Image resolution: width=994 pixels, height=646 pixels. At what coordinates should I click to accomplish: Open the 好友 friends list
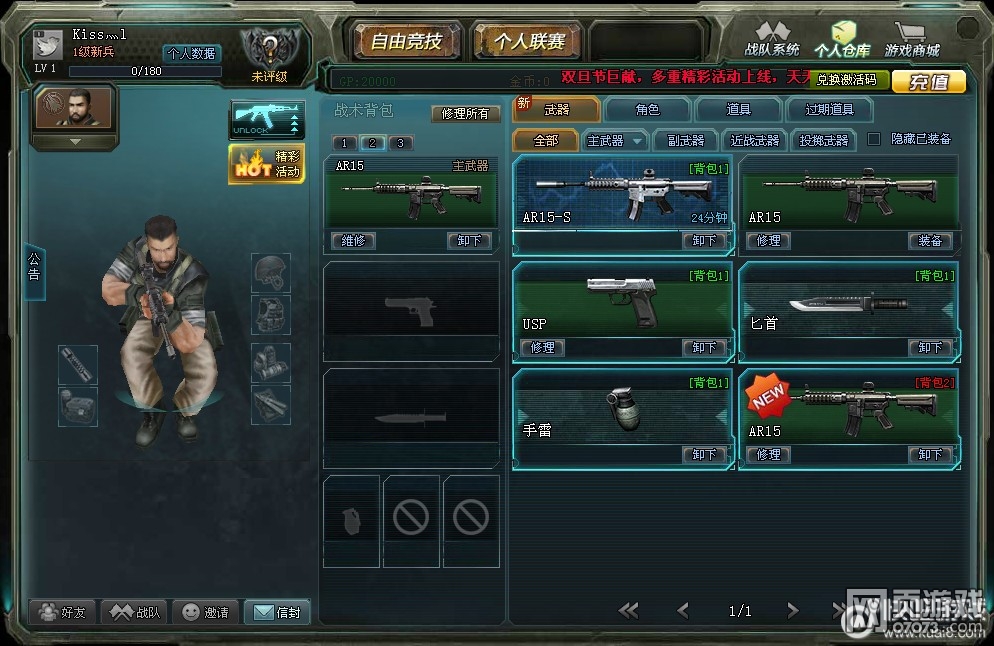(x=62, y=612)
